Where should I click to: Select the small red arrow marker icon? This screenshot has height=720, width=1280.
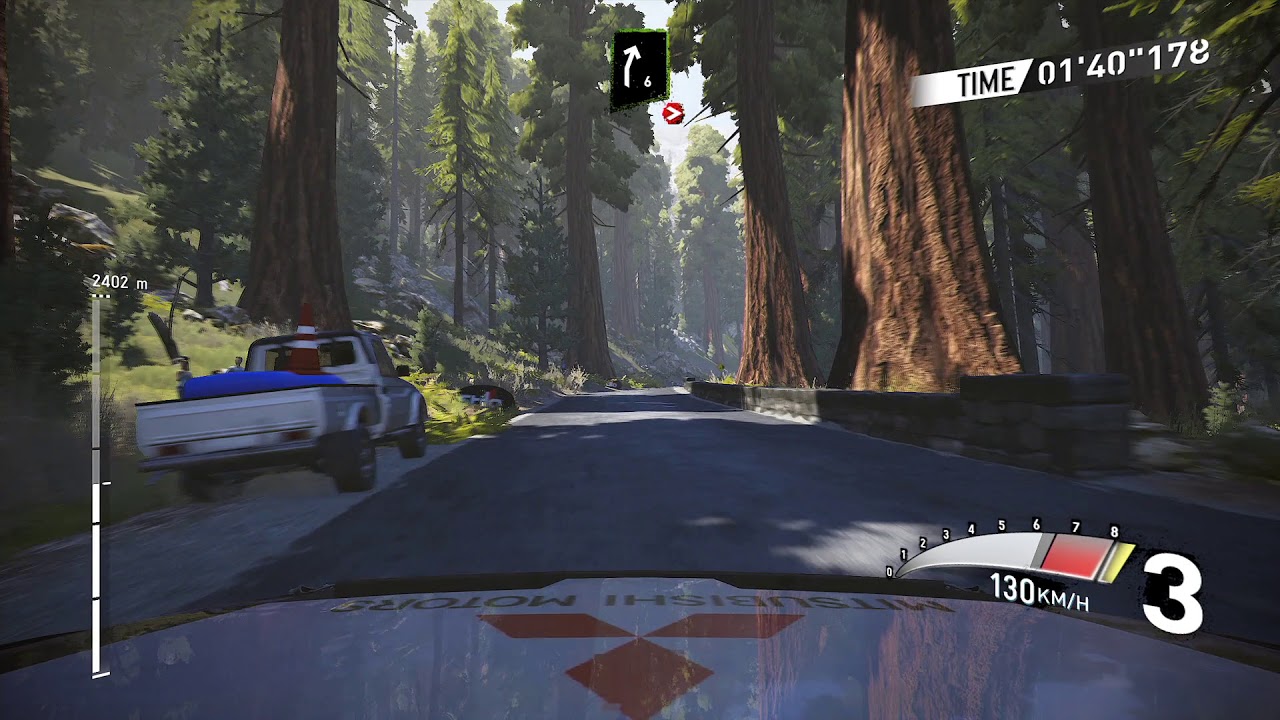[x=672, y=113]
